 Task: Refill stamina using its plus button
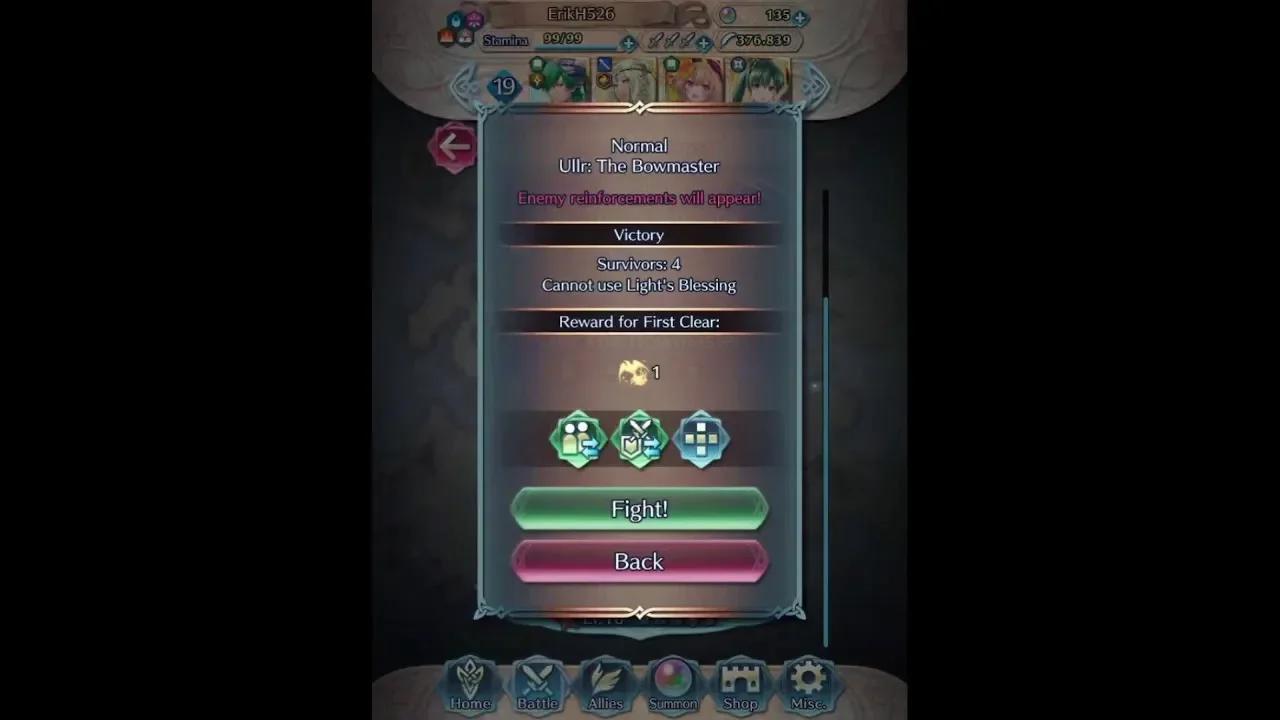(628, 42)
